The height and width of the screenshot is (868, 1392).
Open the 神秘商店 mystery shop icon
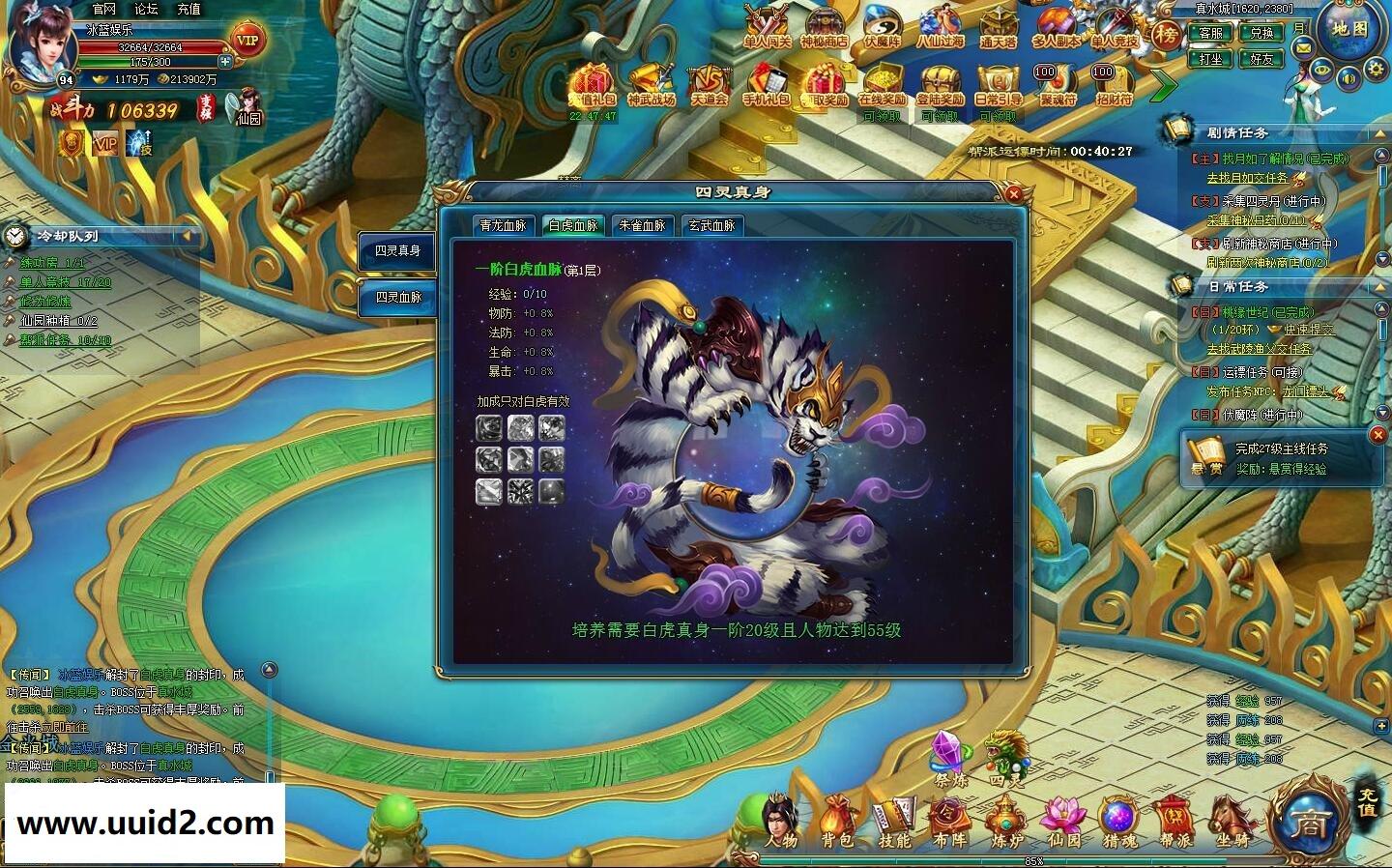tap(826, 27)
